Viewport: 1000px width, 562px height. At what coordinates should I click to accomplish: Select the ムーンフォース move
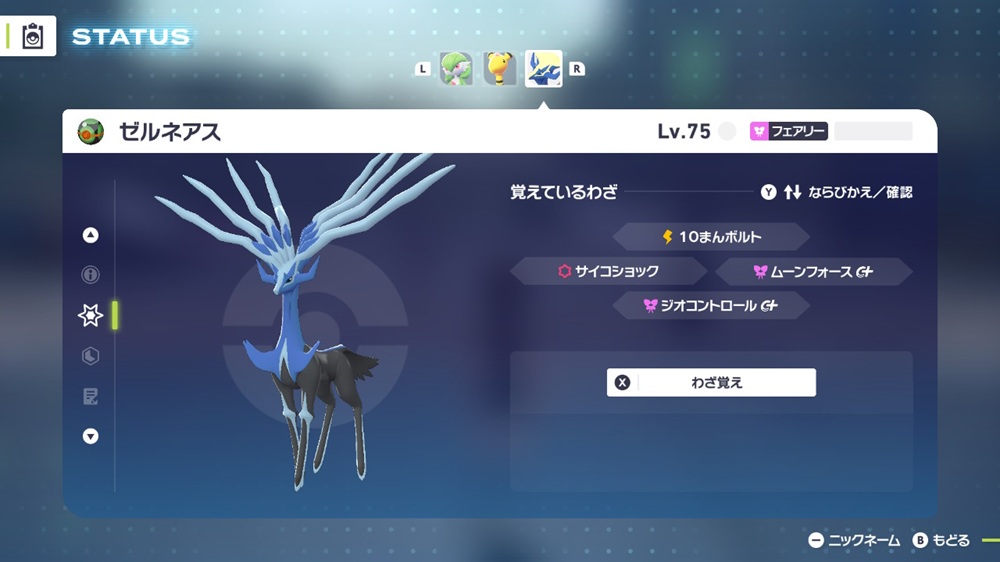[813, 271]
